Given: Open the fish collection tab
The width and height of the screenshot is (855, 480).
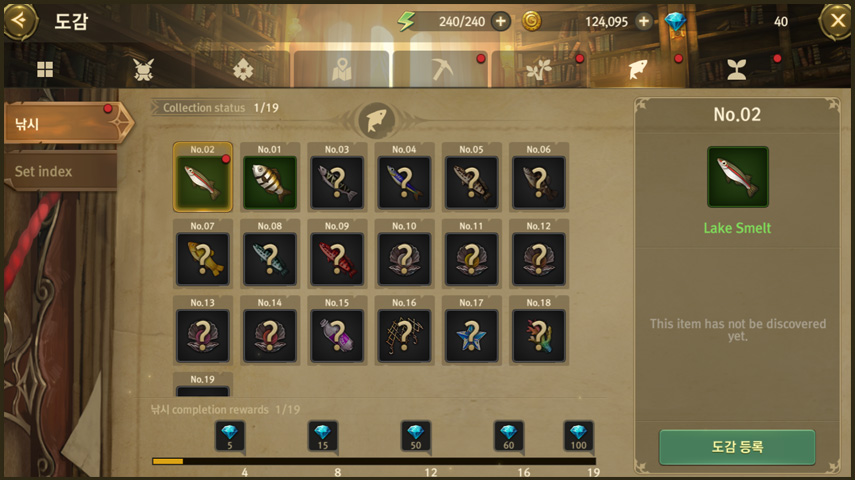Looking at the screenshot, I should (x=637, y=69).
